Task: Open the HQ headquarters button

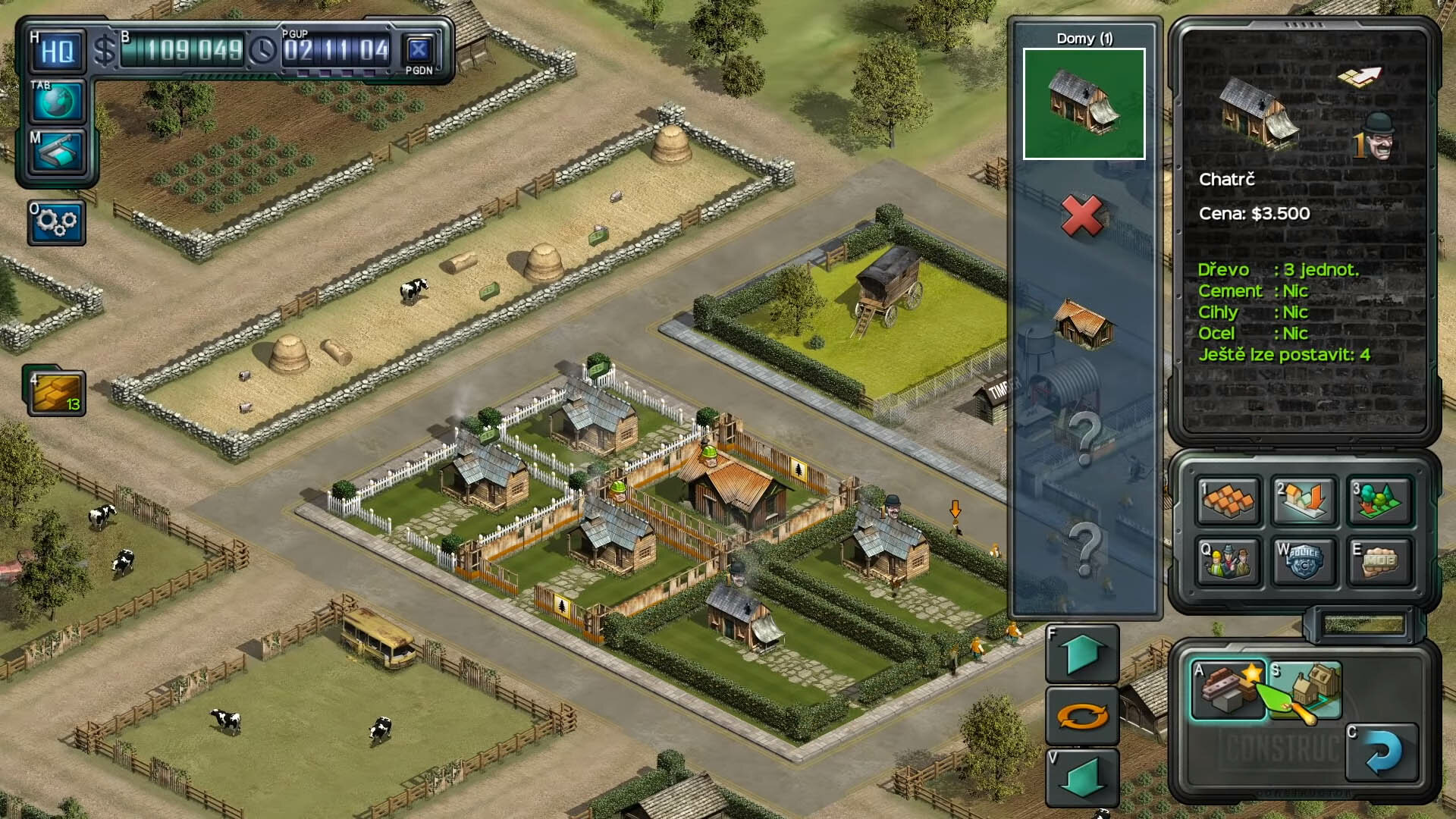Action: pos(57,52)
